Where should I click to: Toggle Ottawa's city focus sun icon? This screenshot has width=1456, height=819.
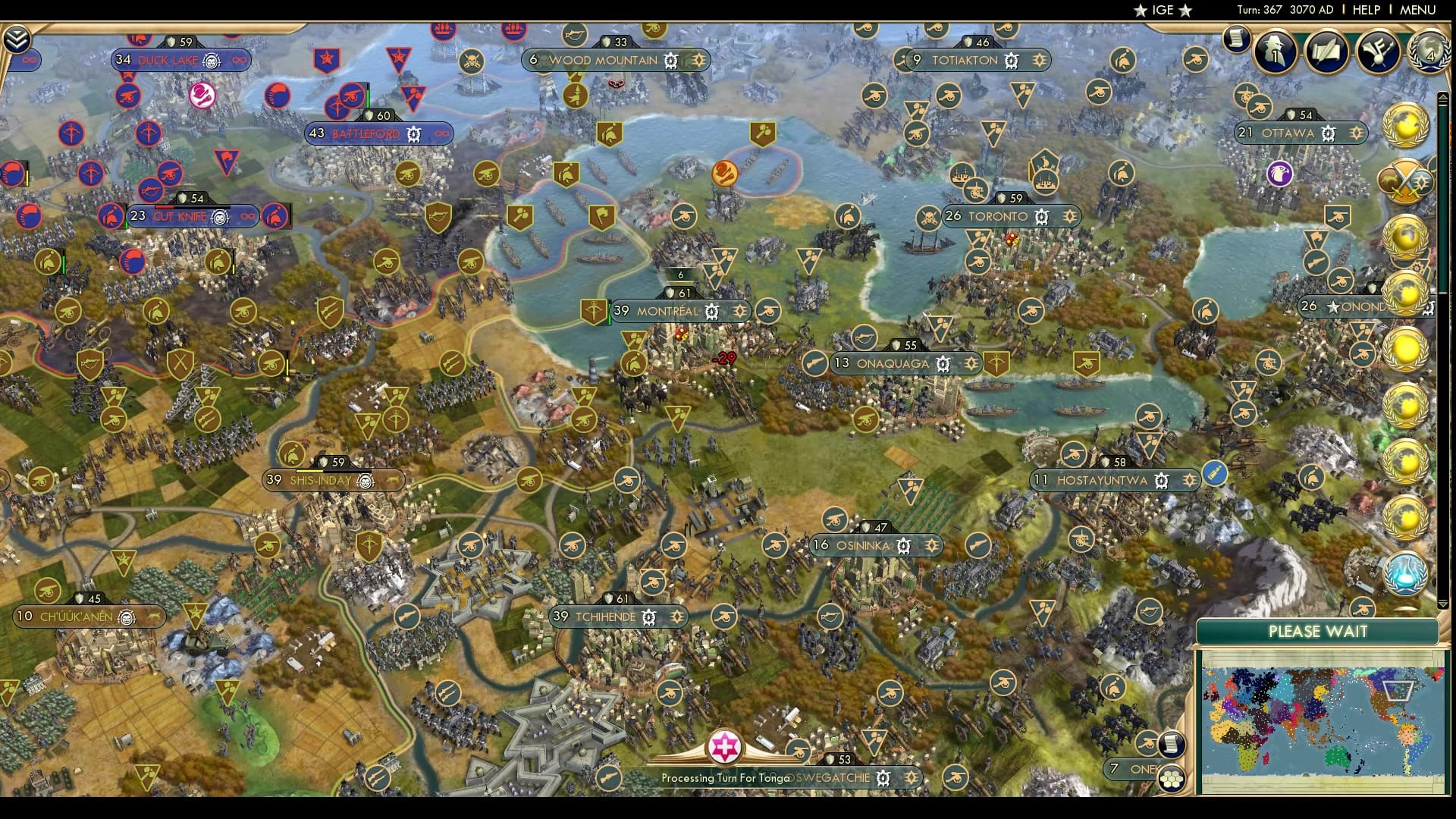[1356, 133]
